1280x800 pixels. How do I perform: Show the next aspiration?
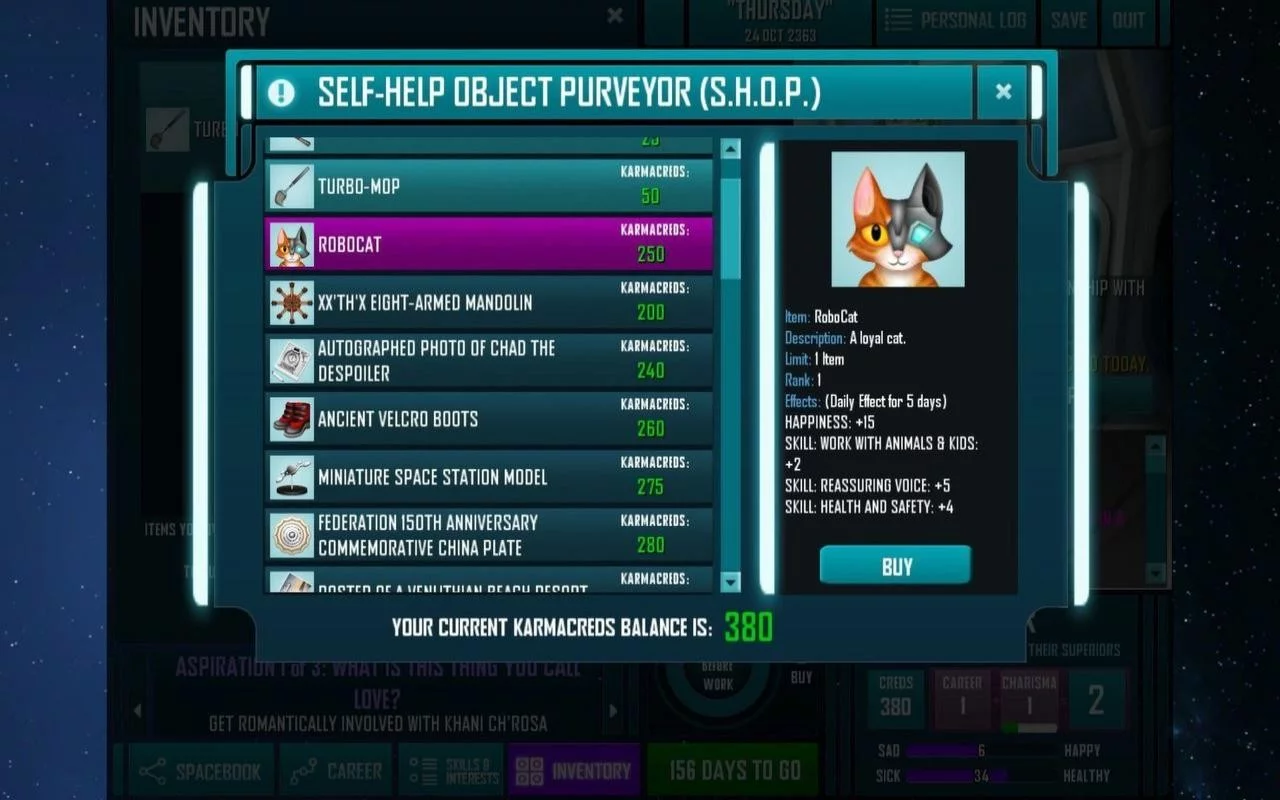coord(613,711)
